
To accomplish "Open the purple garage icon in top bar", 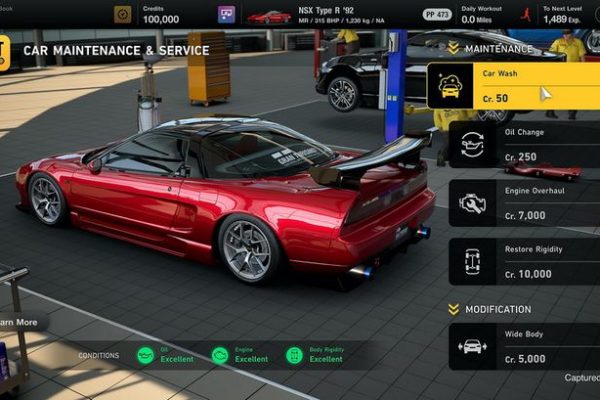I will 227,15.
